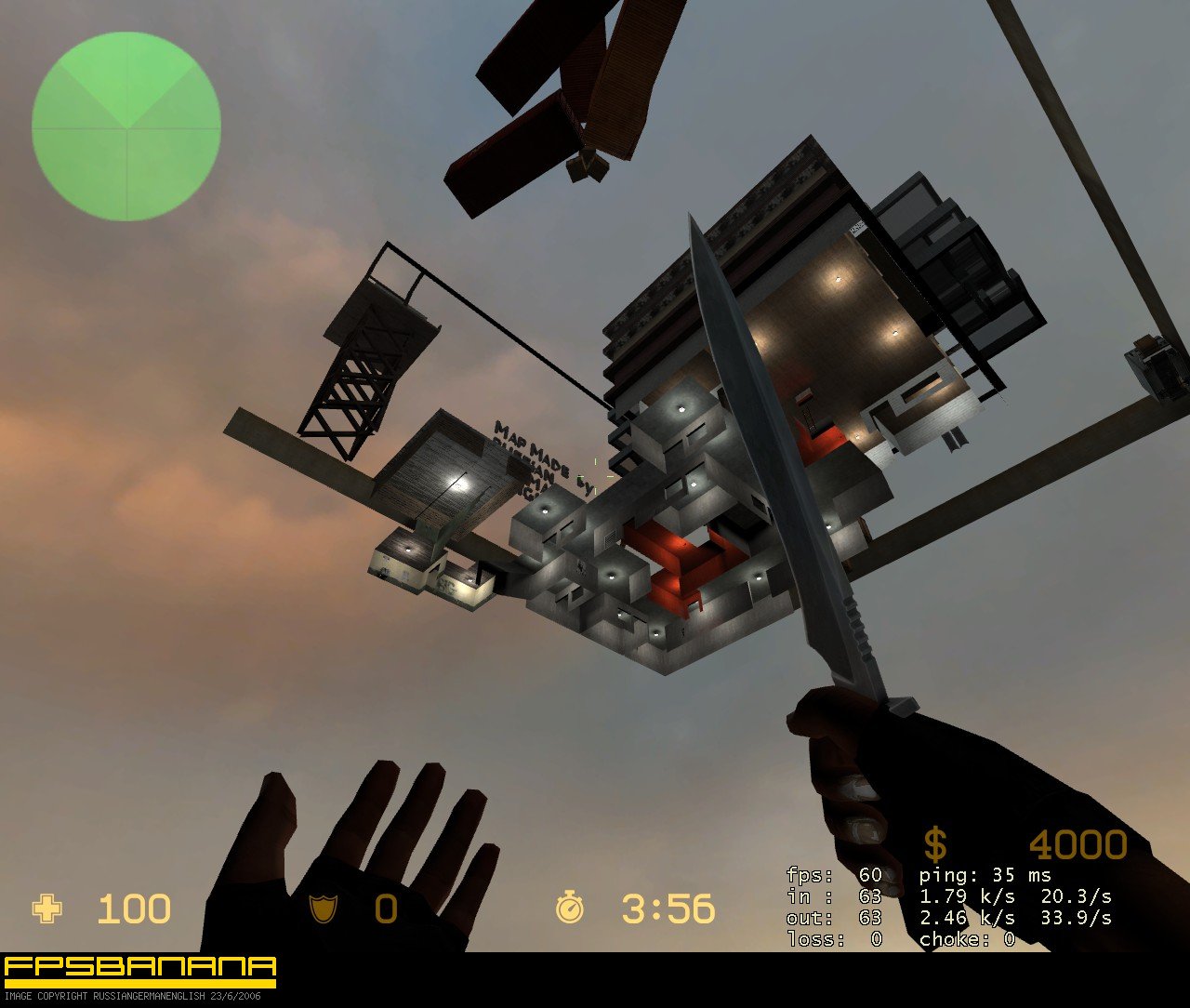This screenshot has height=1008, width=1190.
Task: Click the yellow bar under the FPSBANANA logo
Action: [x=139, y=981]
